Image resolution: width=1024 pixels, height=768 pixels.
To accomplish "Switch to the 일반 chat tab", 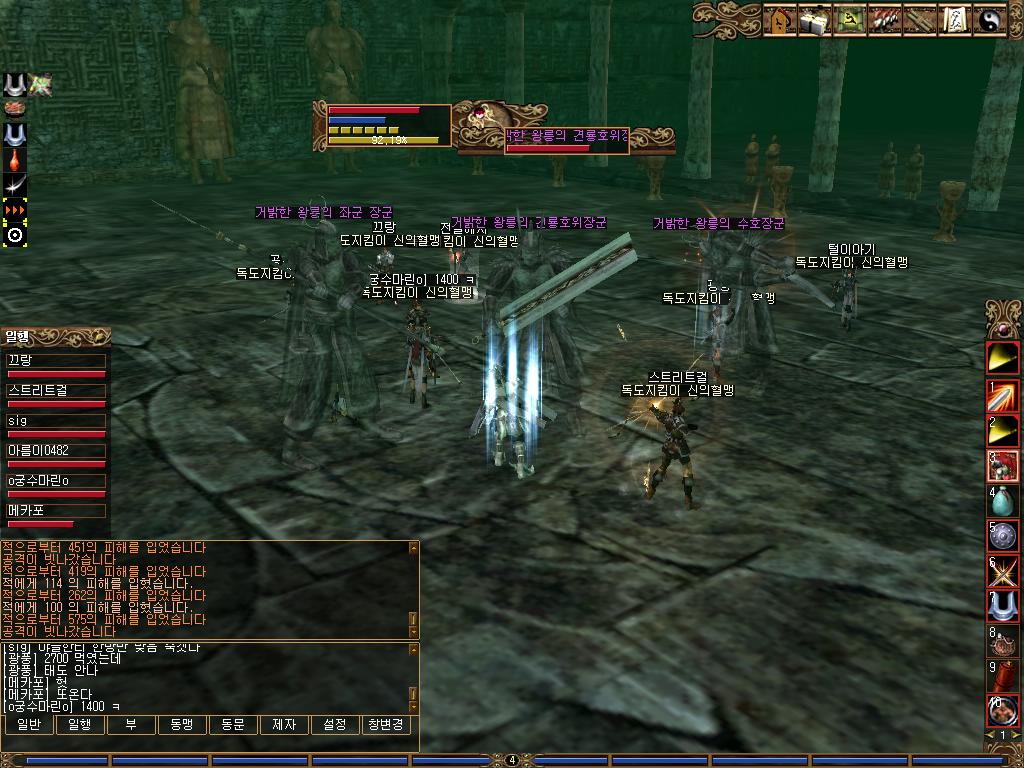I will click(29, 724).
